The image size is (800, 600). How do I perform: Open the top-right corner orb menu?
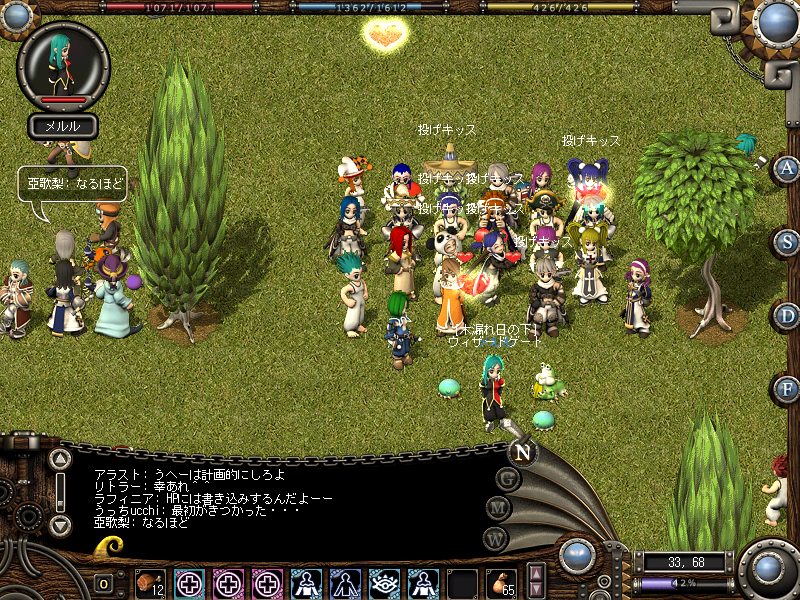click(x=777, y=22)
